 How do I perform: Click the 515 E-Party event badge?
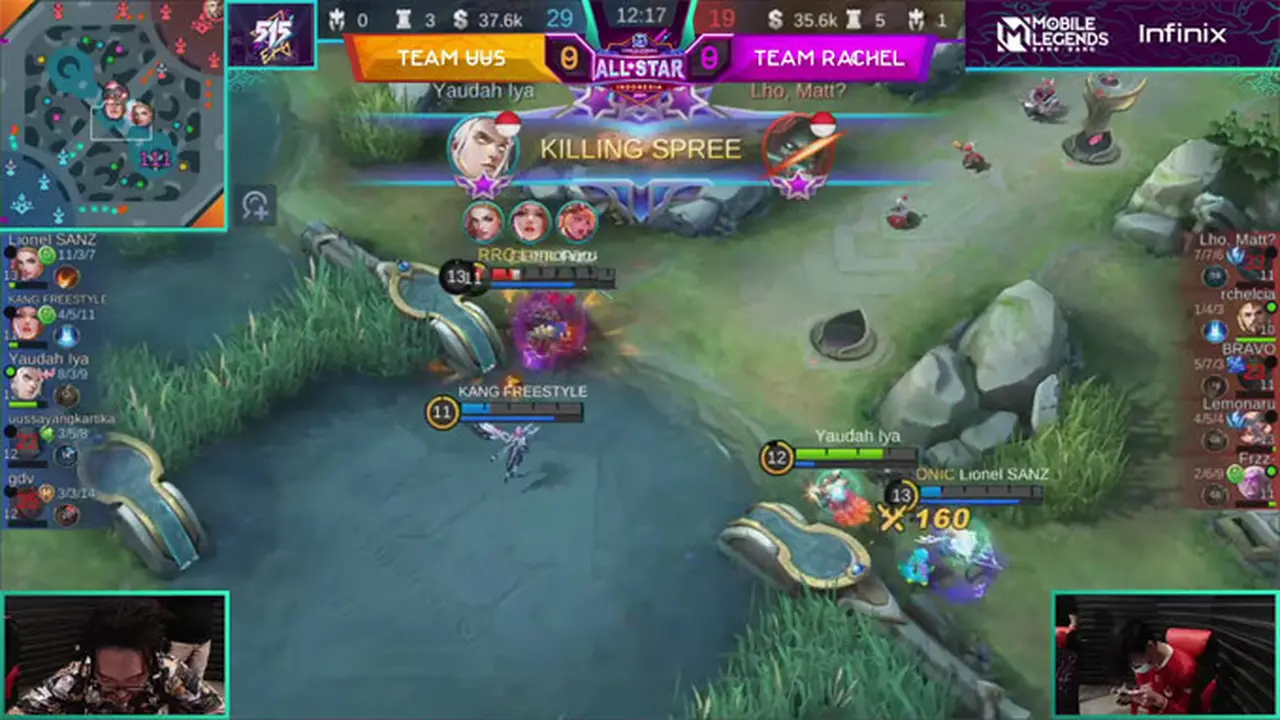click(272, 36)
